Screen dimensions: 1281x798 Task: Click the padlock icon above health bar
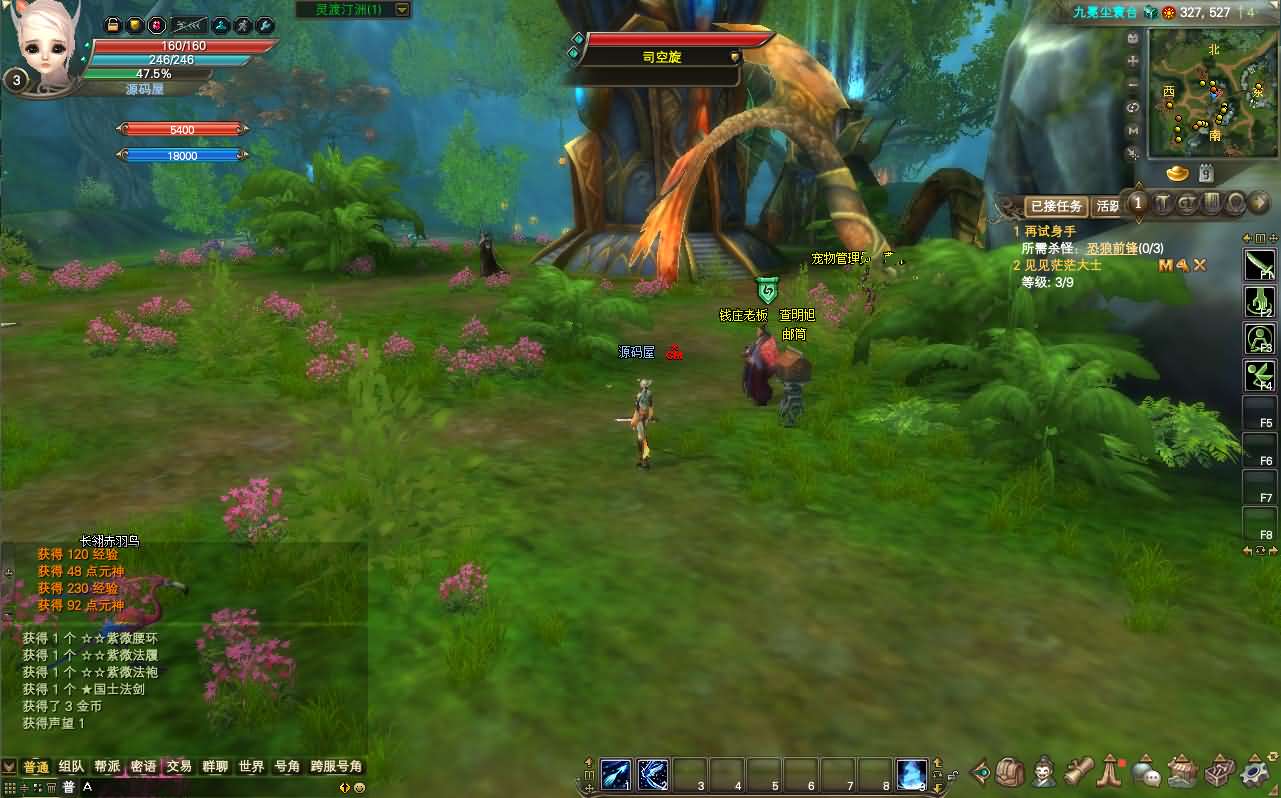pos(113,25)
